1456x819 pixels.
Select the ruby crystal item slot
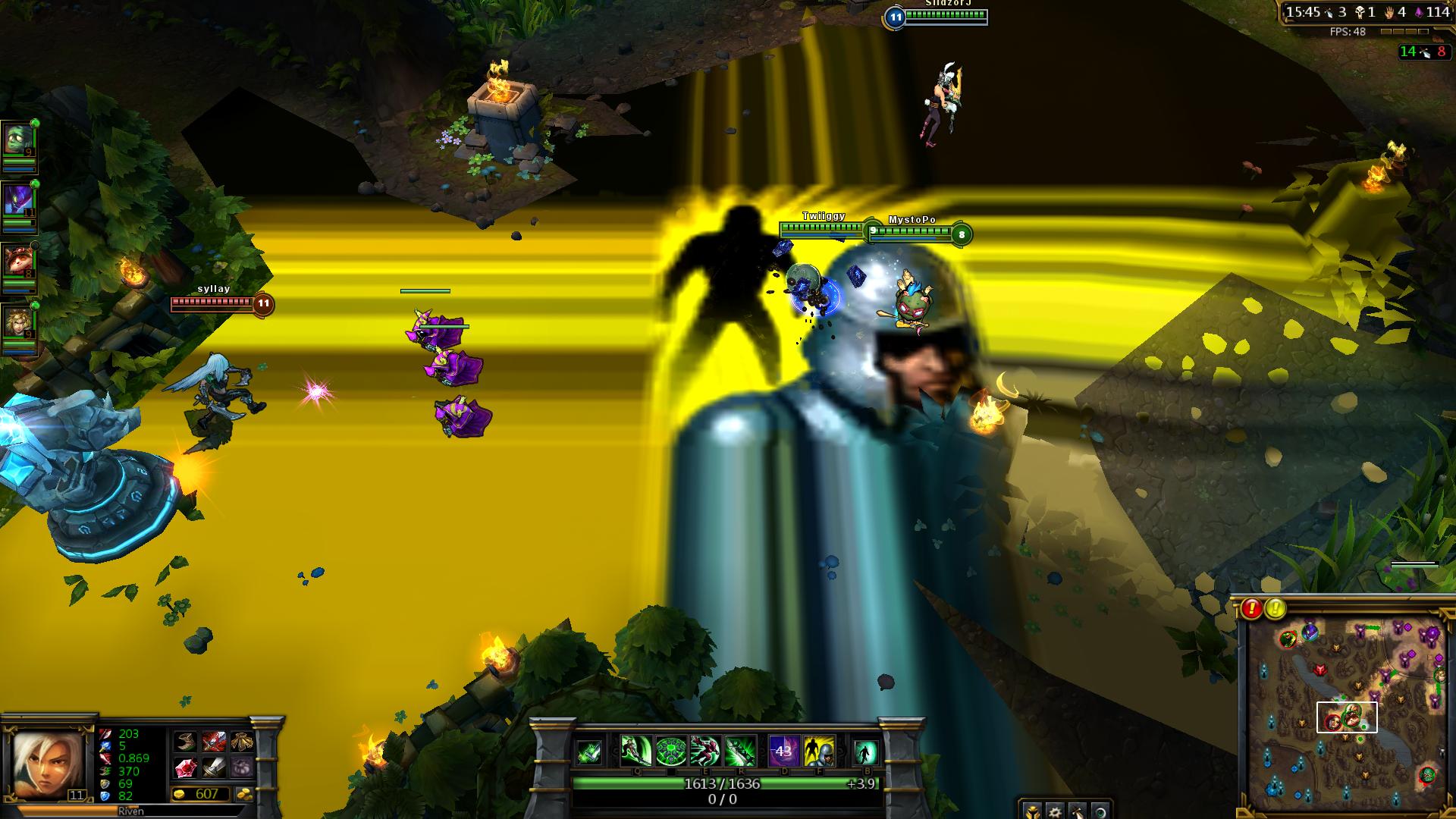click(186, 767)
